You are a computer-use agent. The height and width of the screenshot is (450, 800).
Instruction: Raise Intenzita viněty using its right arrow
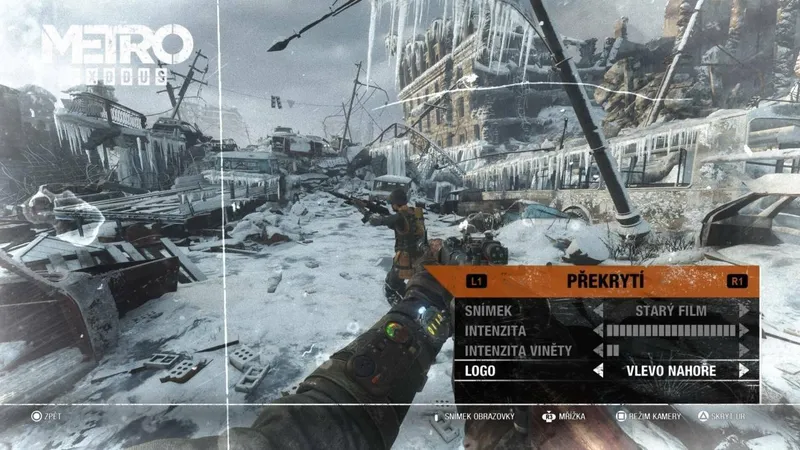point(743,350)
